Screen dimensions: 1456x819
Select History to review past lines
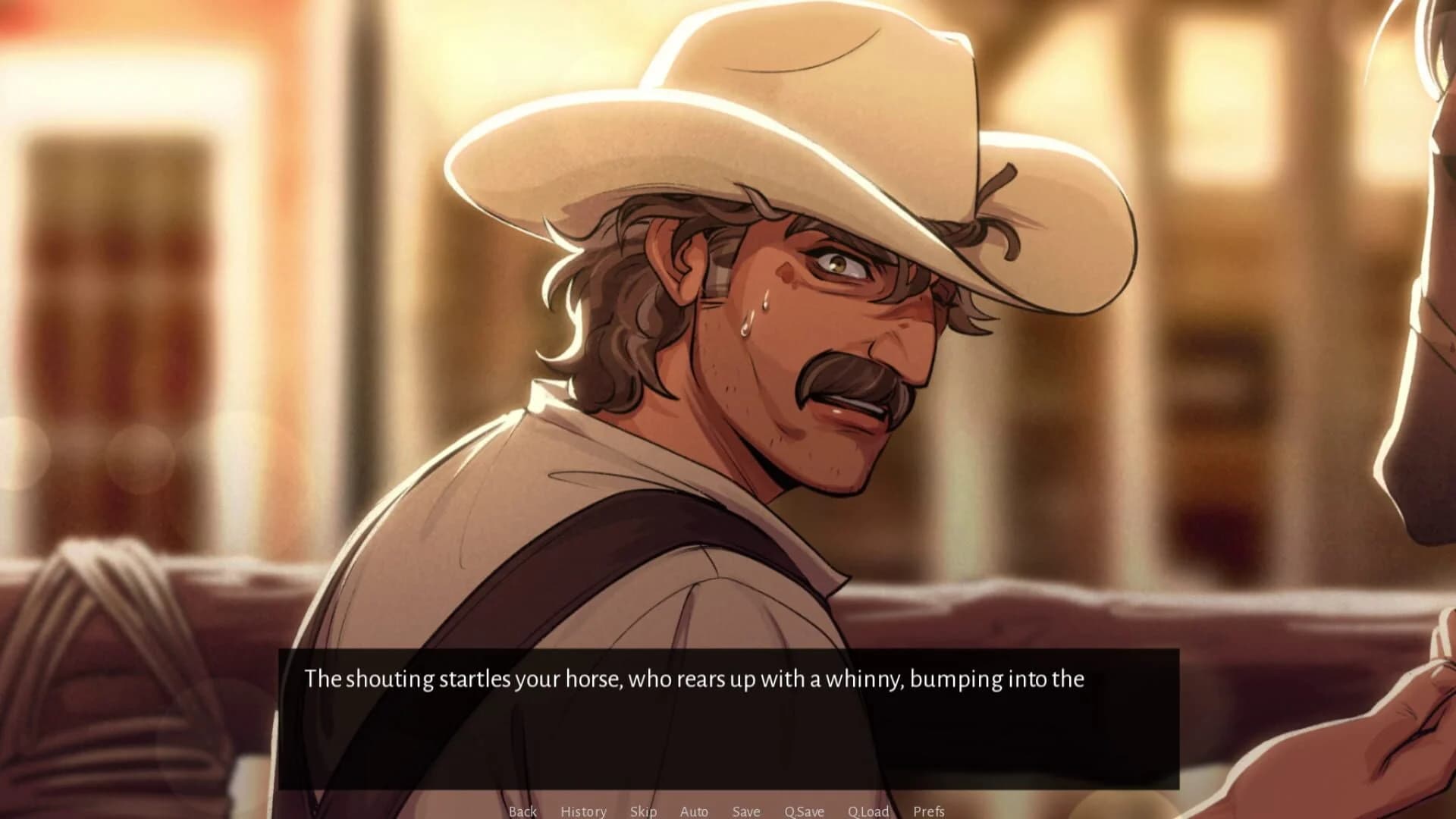click(582, 811)
